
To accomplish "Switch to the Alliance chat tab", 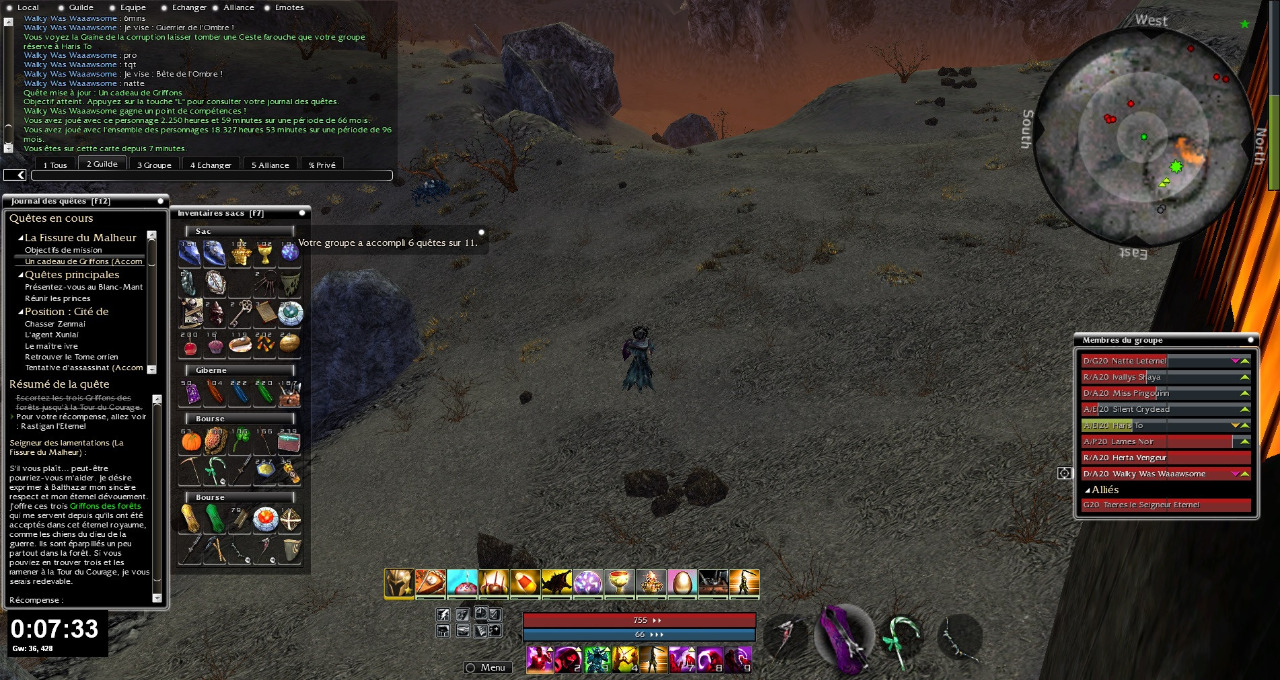I will [270, 164].
